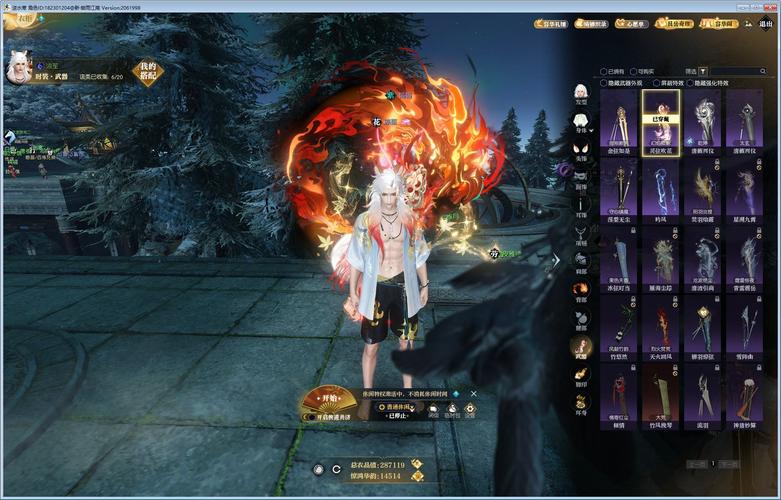Toggle the 已拥有 owned filter

coord(604,71)
